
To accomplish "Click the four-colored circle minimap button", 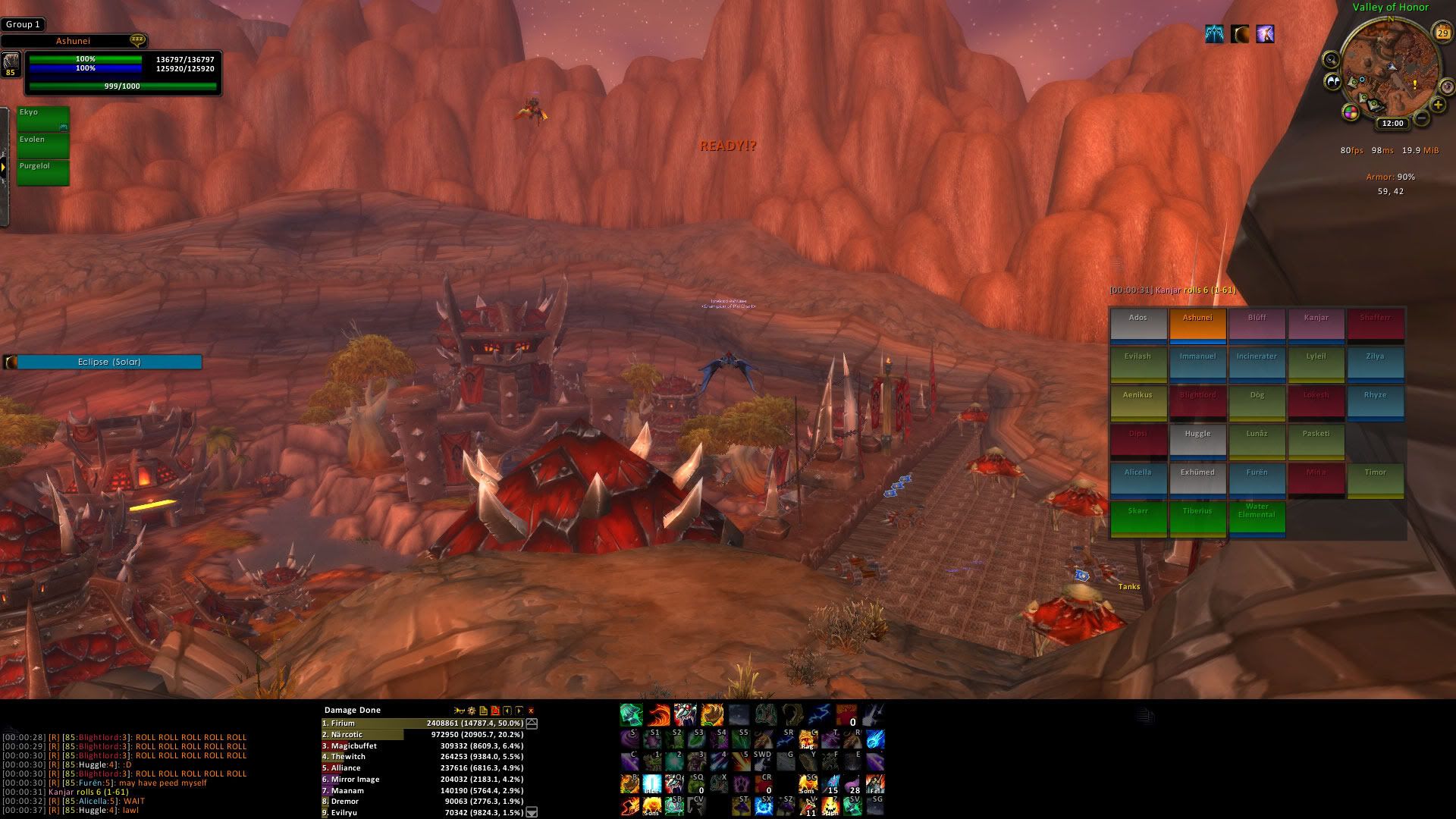I will 1351,113.
